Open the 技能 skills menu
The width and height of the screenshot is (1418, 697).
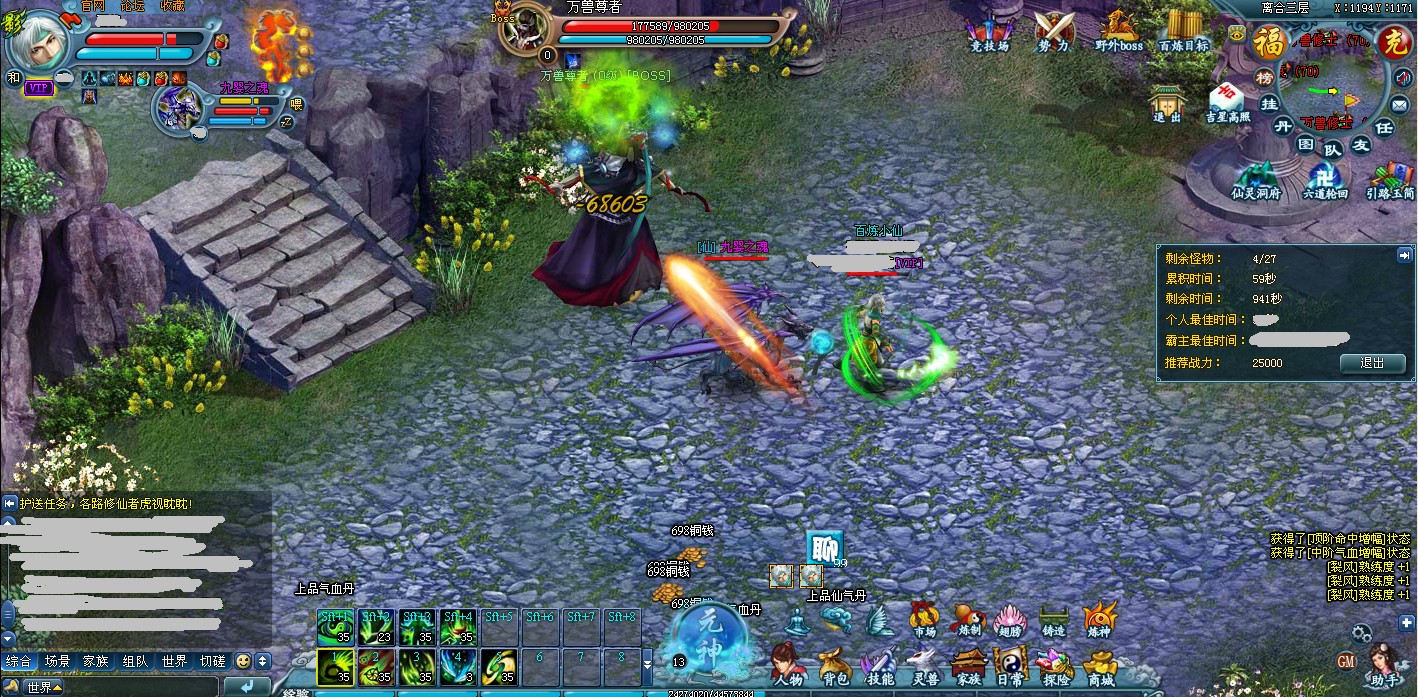click(878, 664)
